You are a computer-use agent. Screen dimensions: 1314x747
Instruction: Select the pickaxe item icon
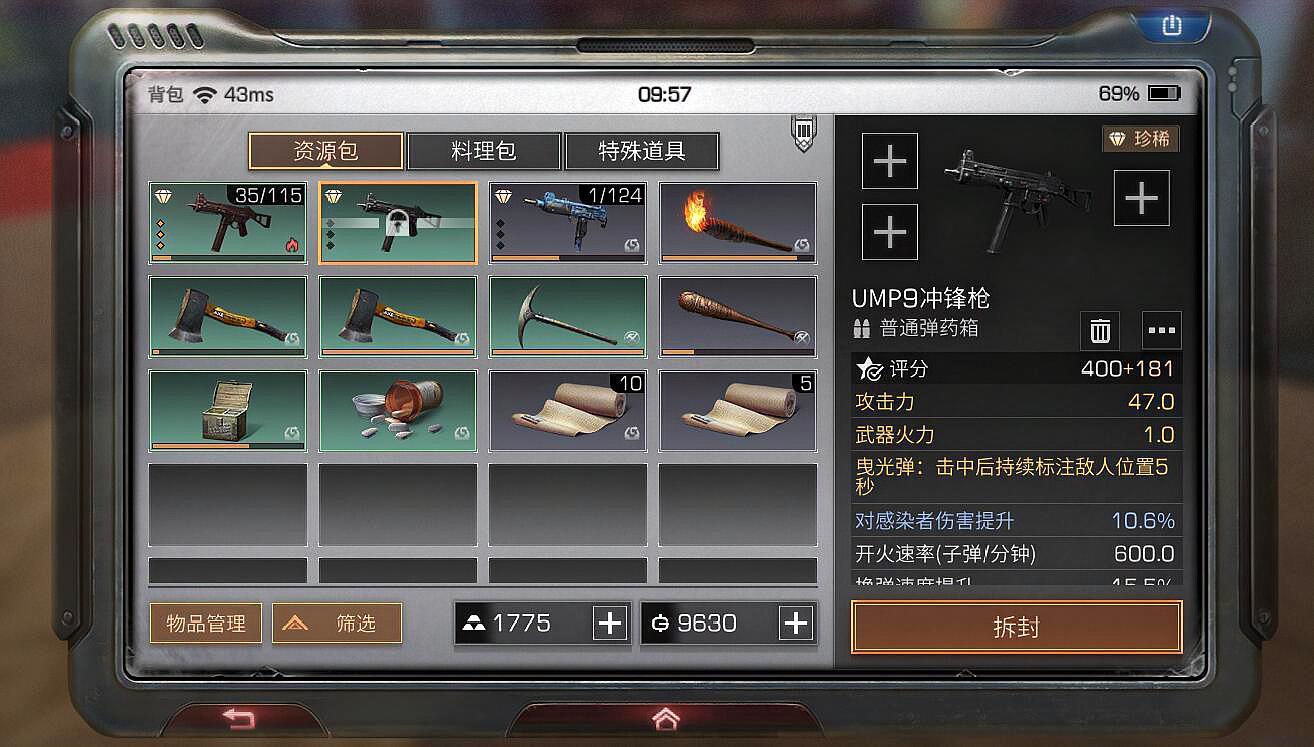click(x=567, y=317)
